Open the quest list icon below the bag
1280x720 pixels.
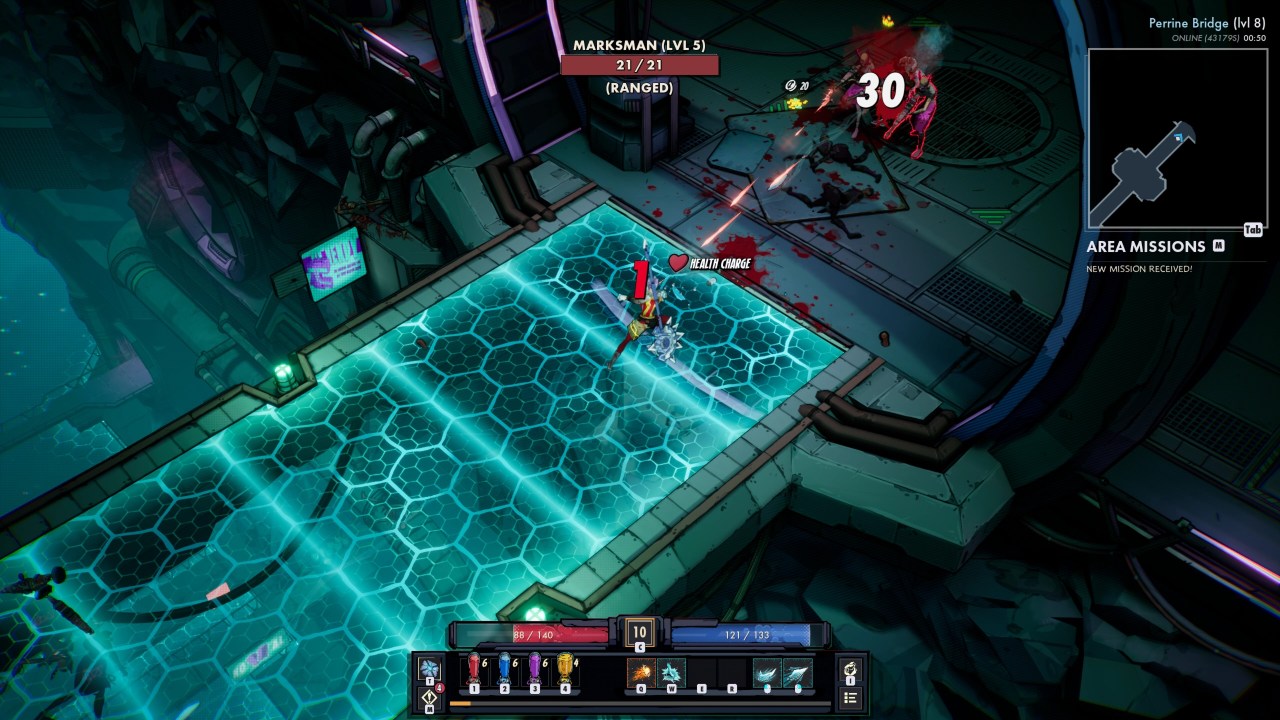tap(851, 697)
